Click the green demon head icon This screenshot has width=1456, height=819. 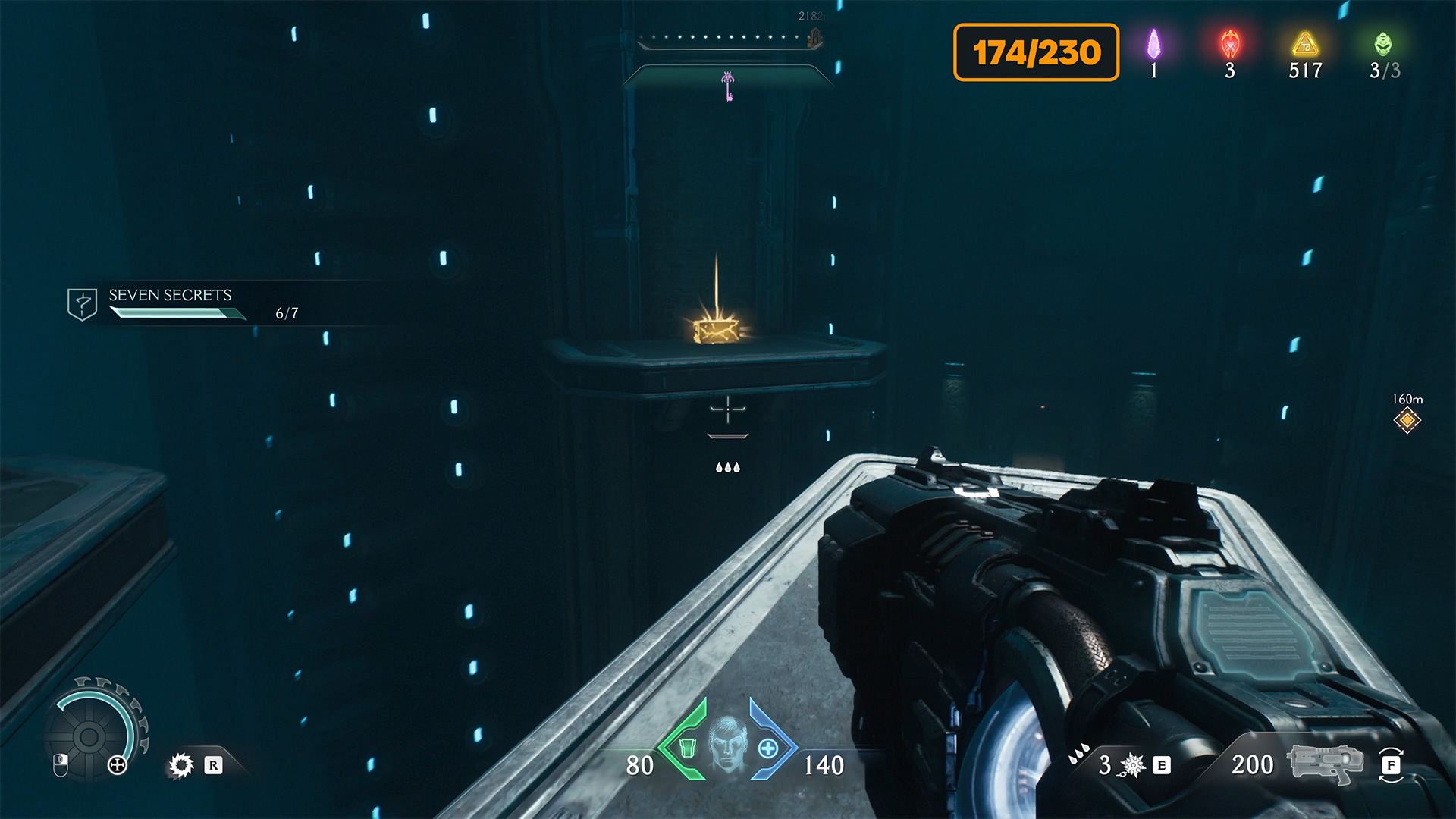coord(1383,45)
